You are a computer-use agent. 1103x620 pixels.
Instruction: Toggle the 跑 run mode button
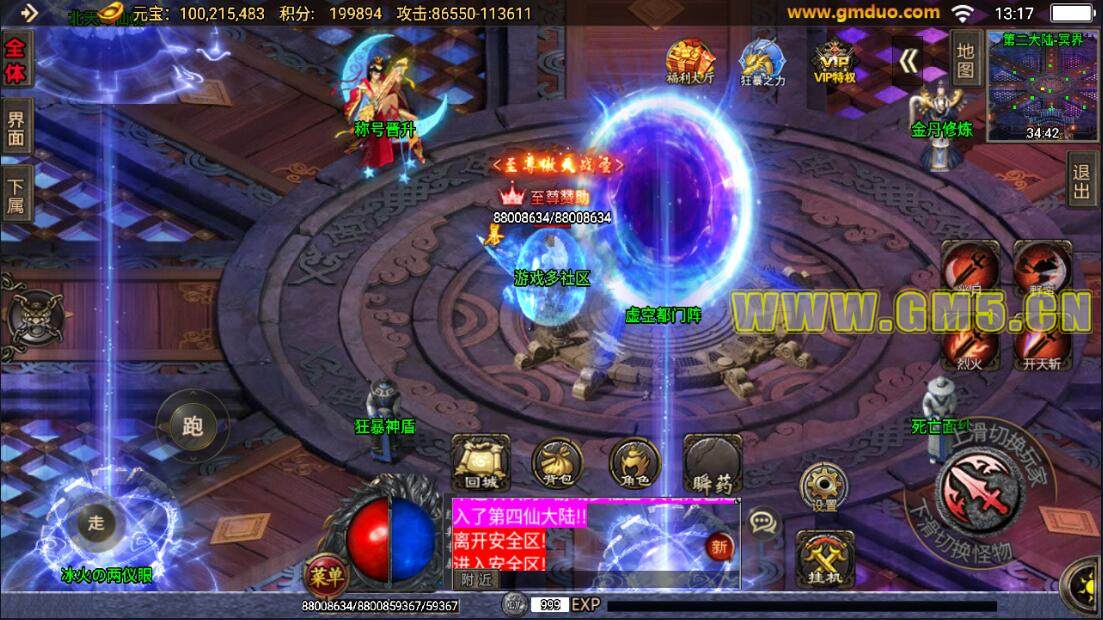point(192,426)
